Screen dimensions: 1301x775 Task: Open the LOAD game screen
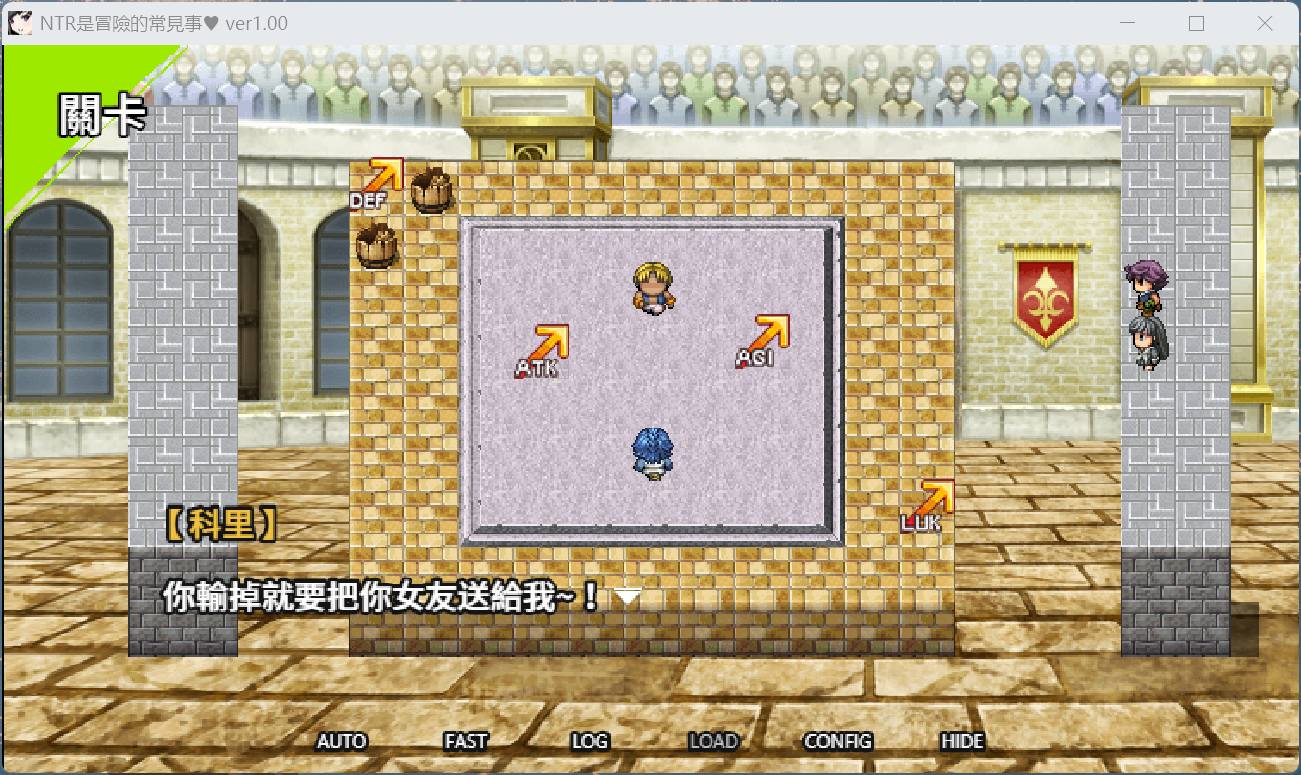(x=715, y=741)
